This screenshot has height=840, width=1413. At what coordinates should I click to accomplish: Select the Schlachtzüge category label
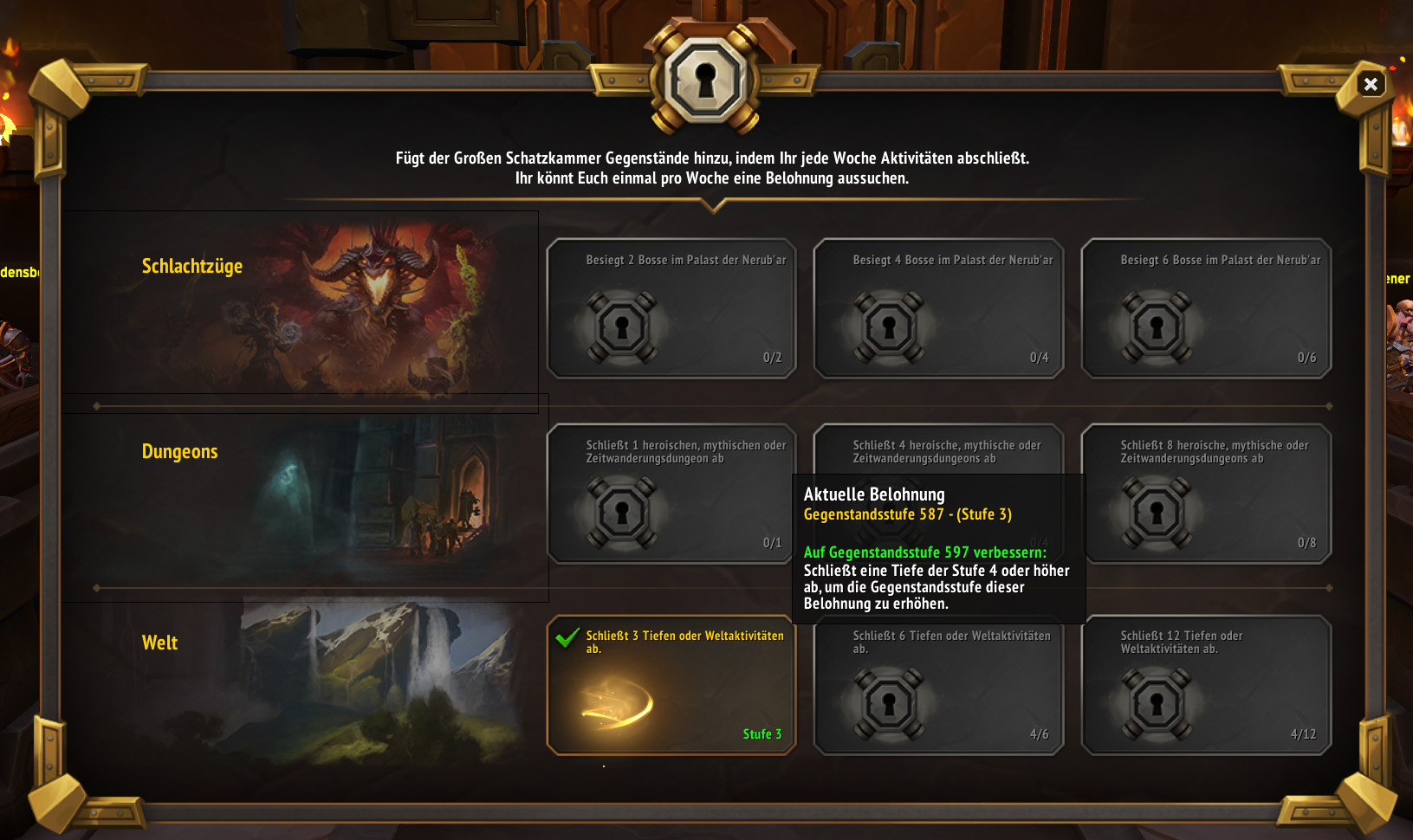192,266
